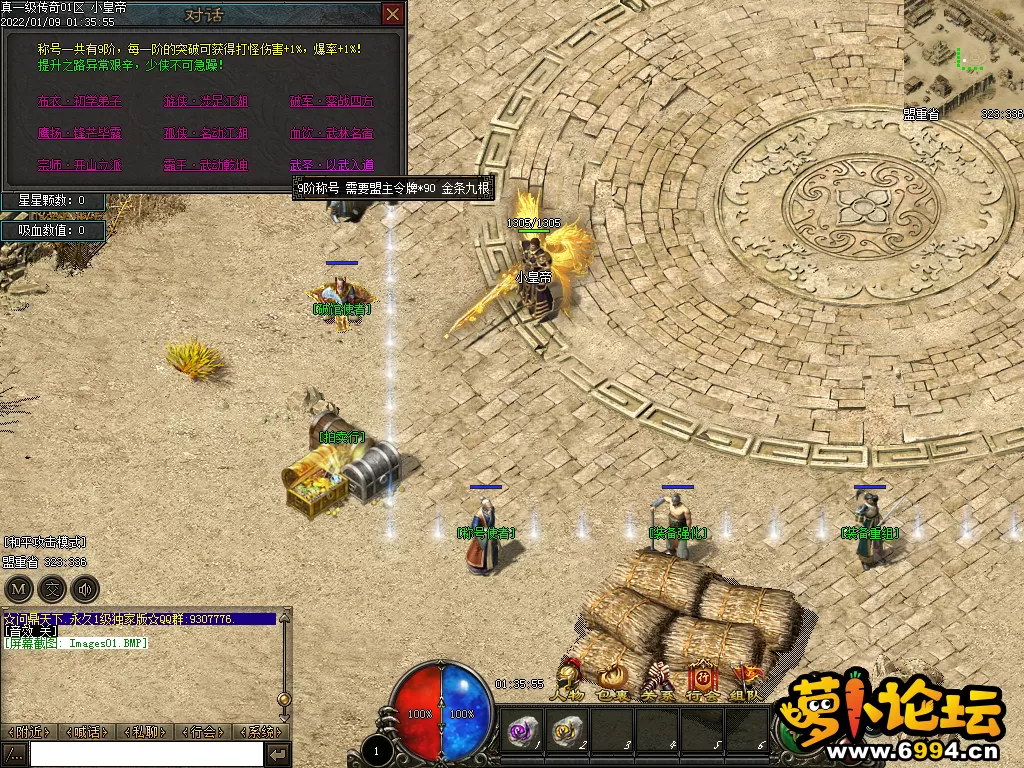The height and width of the screenshot is (768, 1024).
Task: Select the 布衣·初学弟子 title link
Action: [79, 101]
